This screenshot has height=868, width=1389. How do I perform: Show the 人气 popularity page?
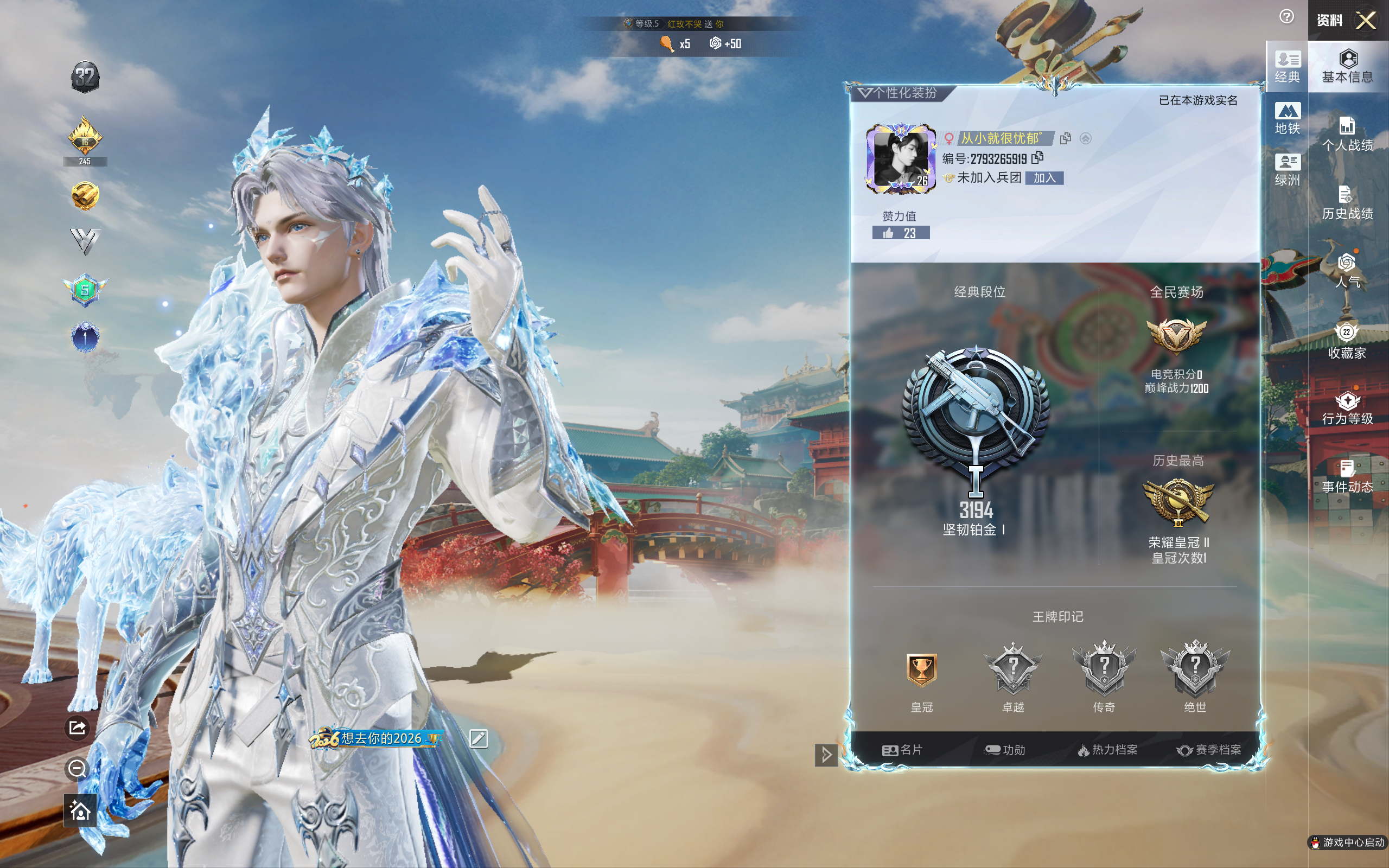tap(1347, 272)
